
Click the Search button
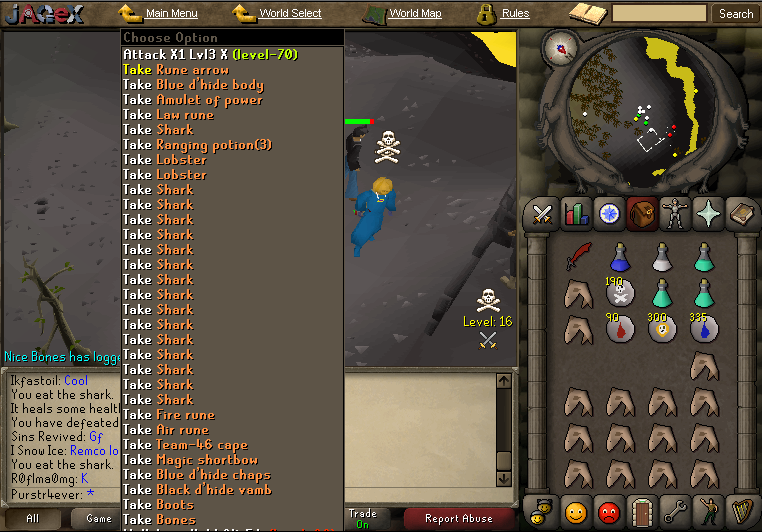tap(736, 14)
